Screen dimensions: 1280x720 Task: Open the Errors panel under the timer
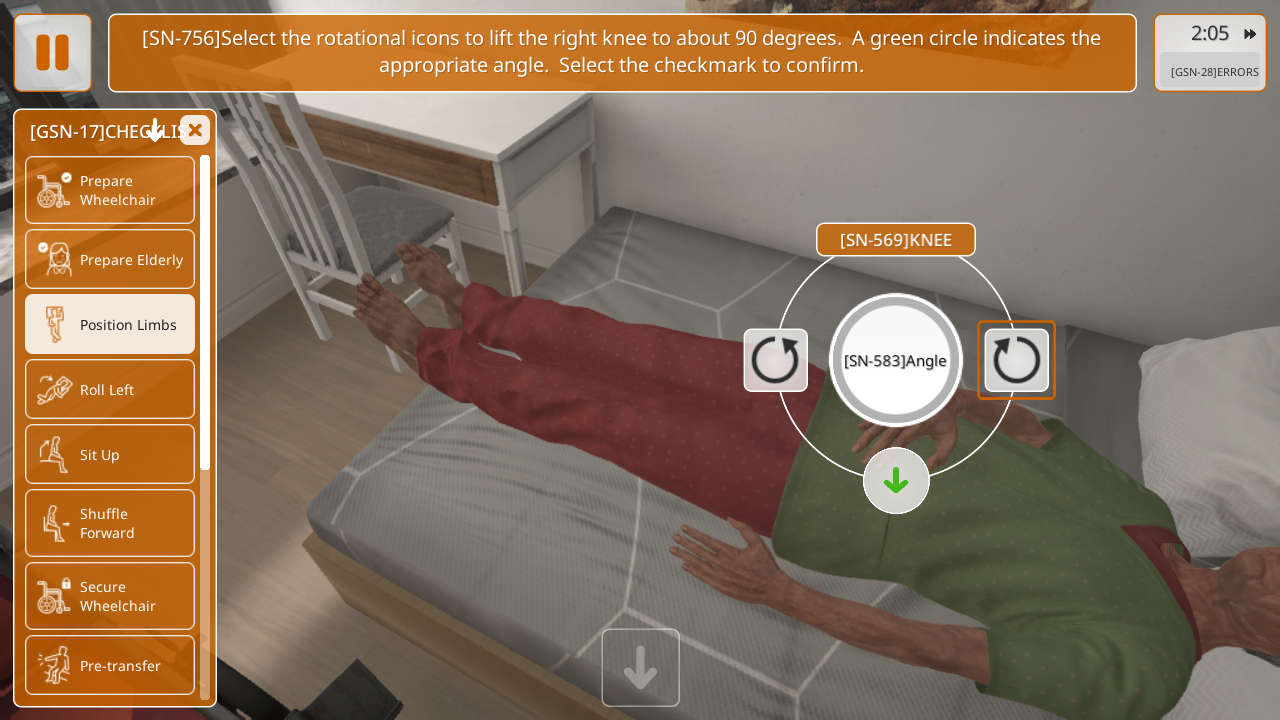1214,72
